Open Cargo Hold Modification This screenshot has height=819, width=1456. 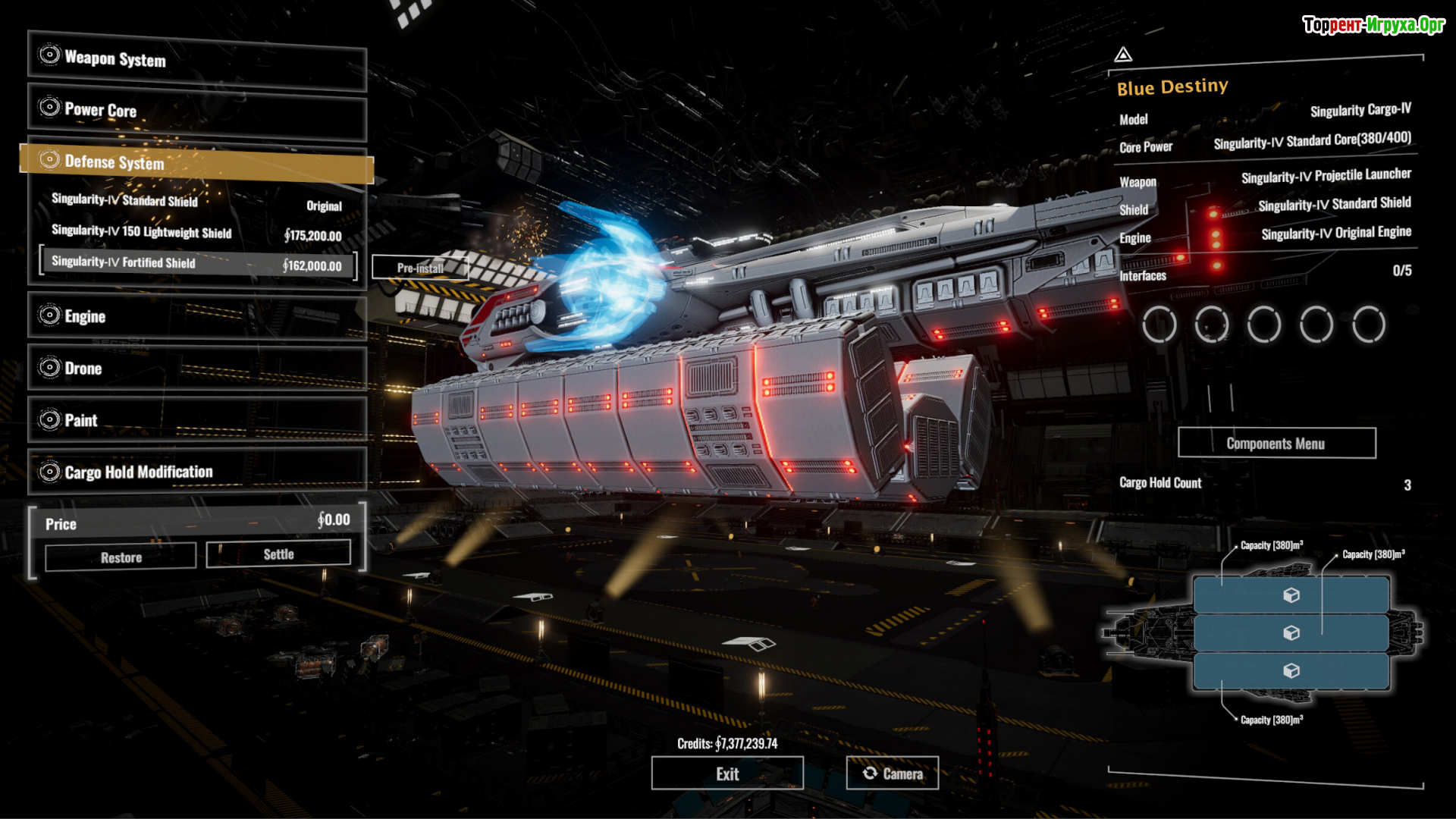click(x=197, y=472)
